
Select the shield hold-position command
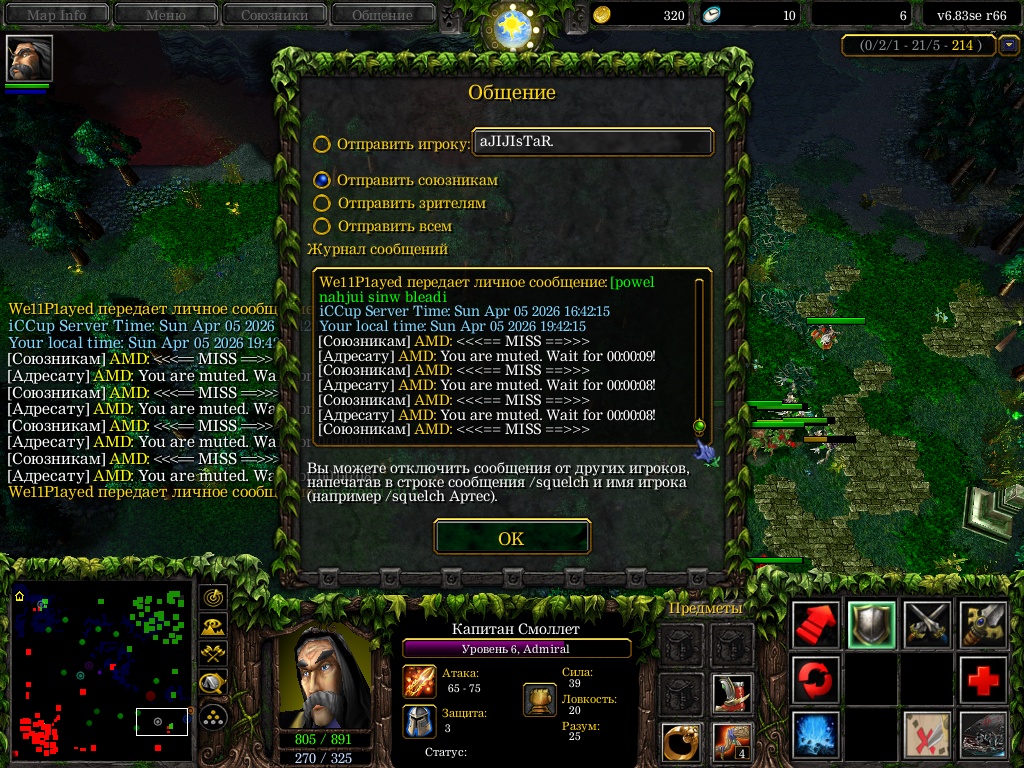coord(871,625)
